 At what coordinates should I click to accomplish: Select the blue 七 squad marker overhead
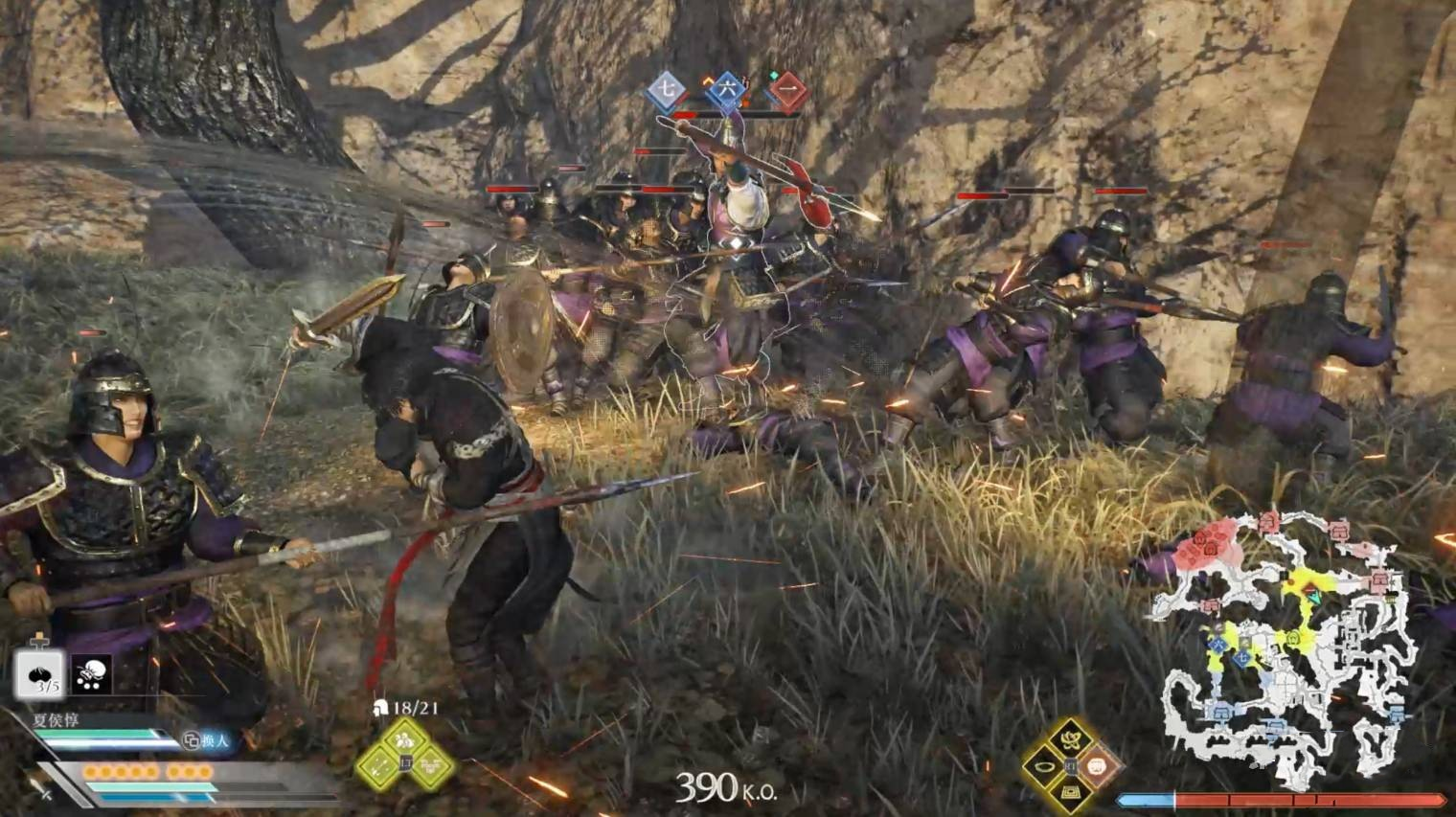click(x=666, y=91)
